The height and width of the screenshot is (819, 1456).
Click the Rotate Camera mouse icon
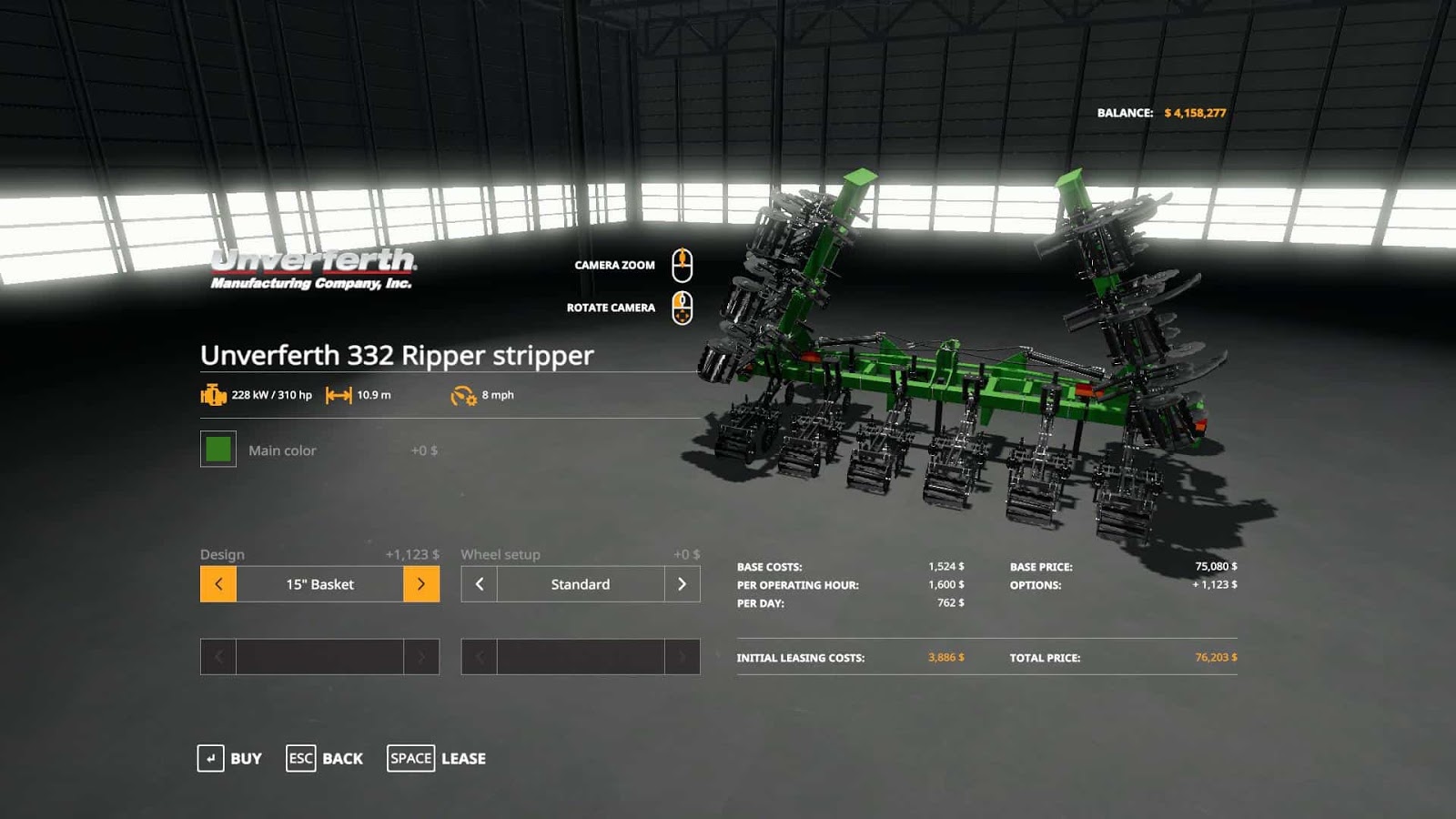682,307
